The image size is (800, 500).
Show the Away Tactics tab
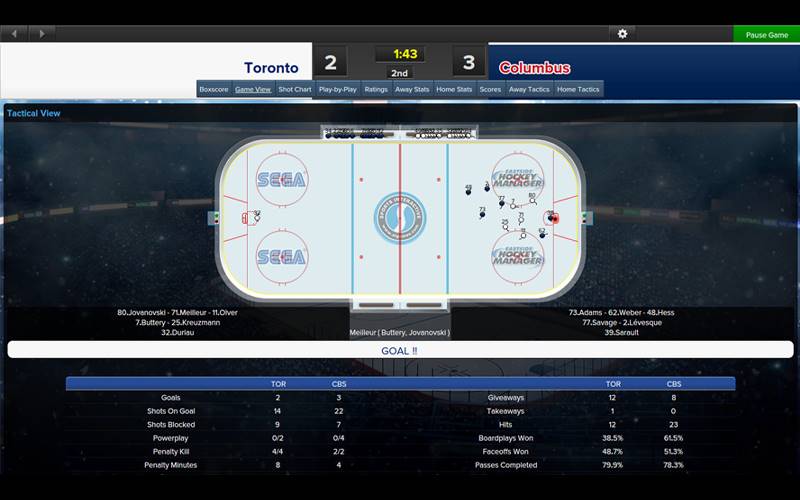click(529, 89)
